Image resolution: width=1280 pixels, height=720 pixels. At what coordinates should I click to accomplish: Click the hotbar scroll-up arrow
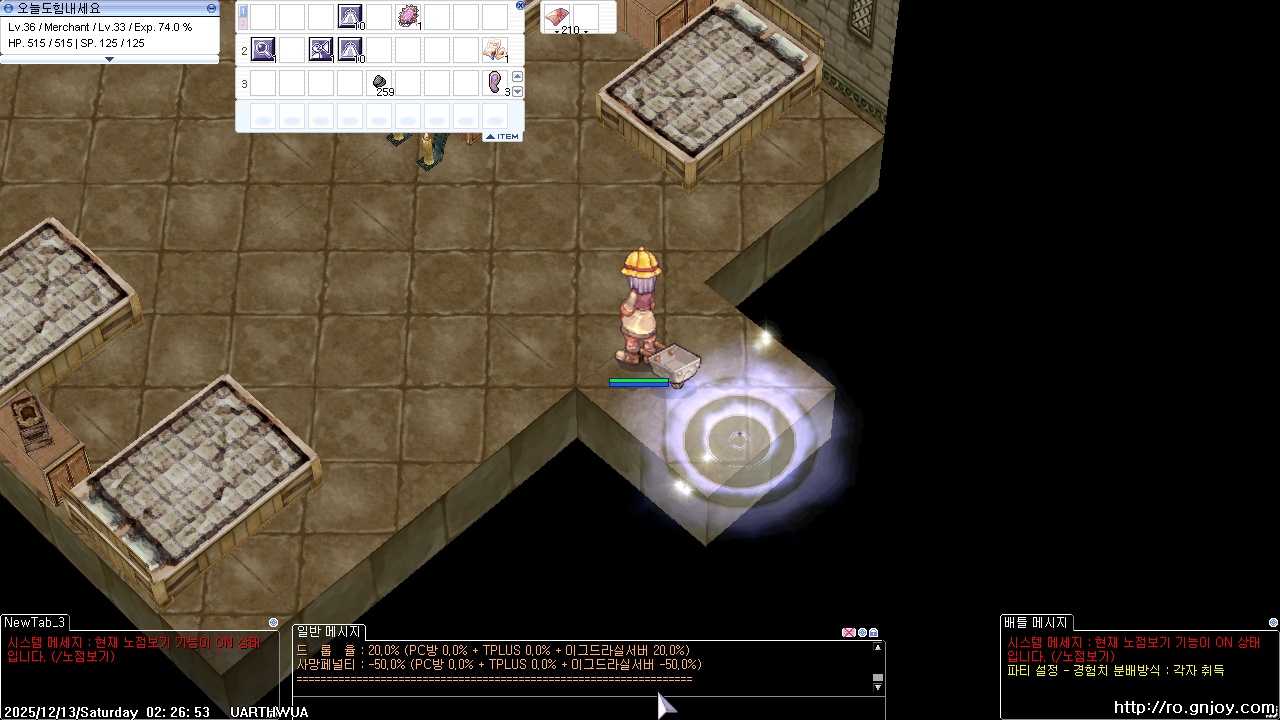518,76
